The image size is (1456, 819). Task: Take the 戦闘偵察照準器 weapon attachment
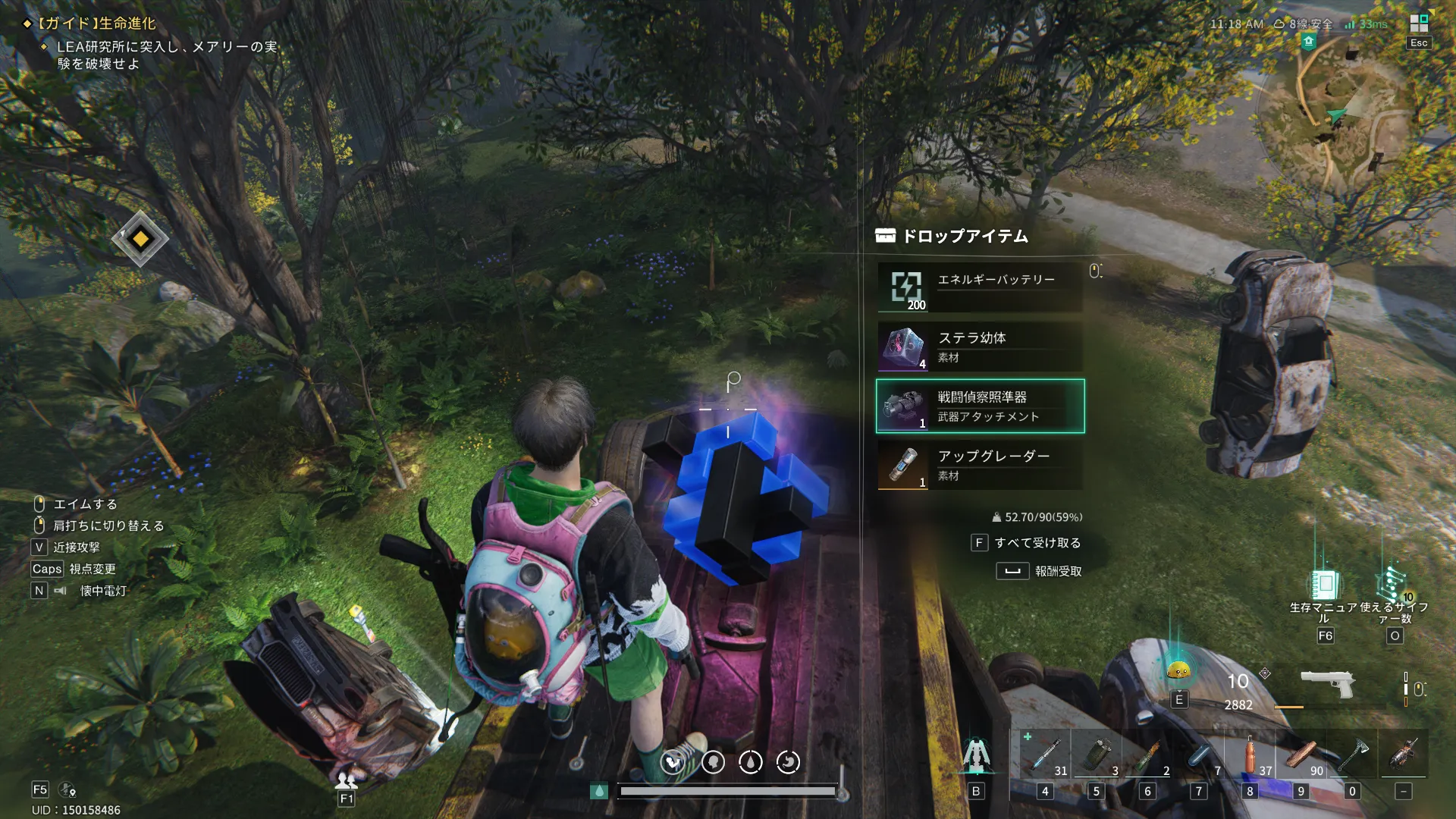coord(980,406)
